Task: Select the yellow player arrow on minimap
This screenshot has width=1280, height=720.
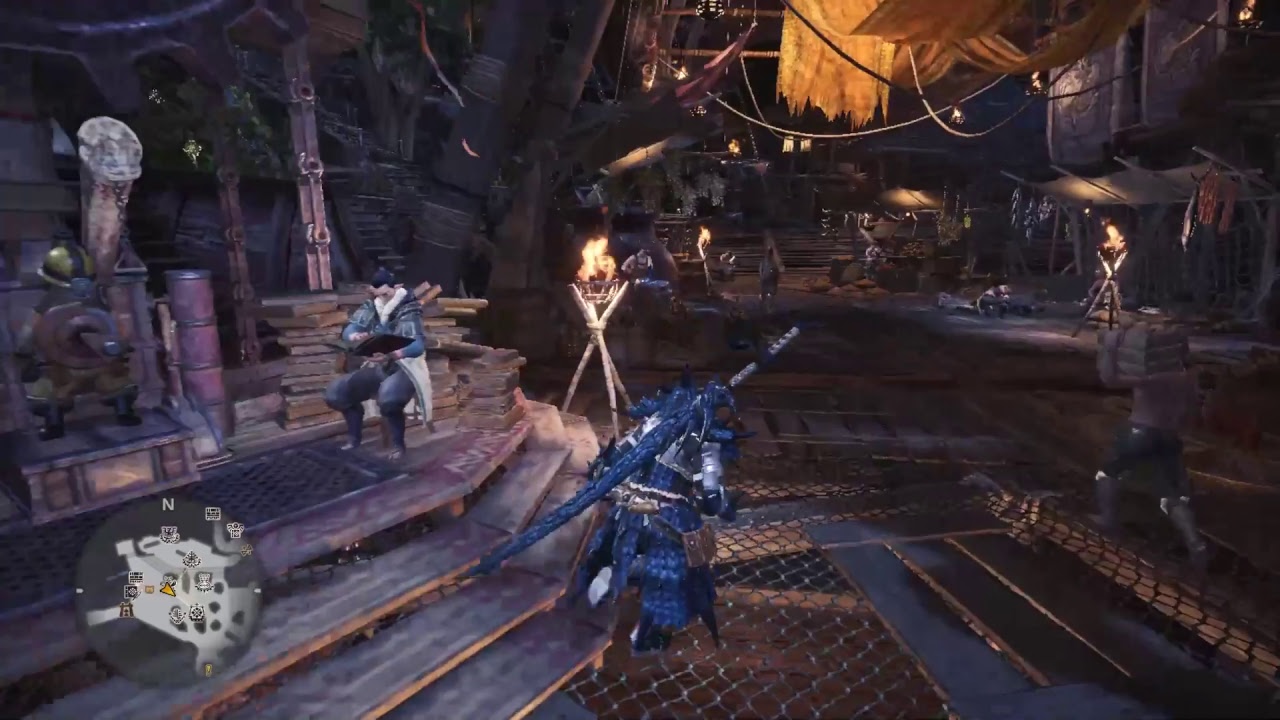Action: tap(168, 589)
